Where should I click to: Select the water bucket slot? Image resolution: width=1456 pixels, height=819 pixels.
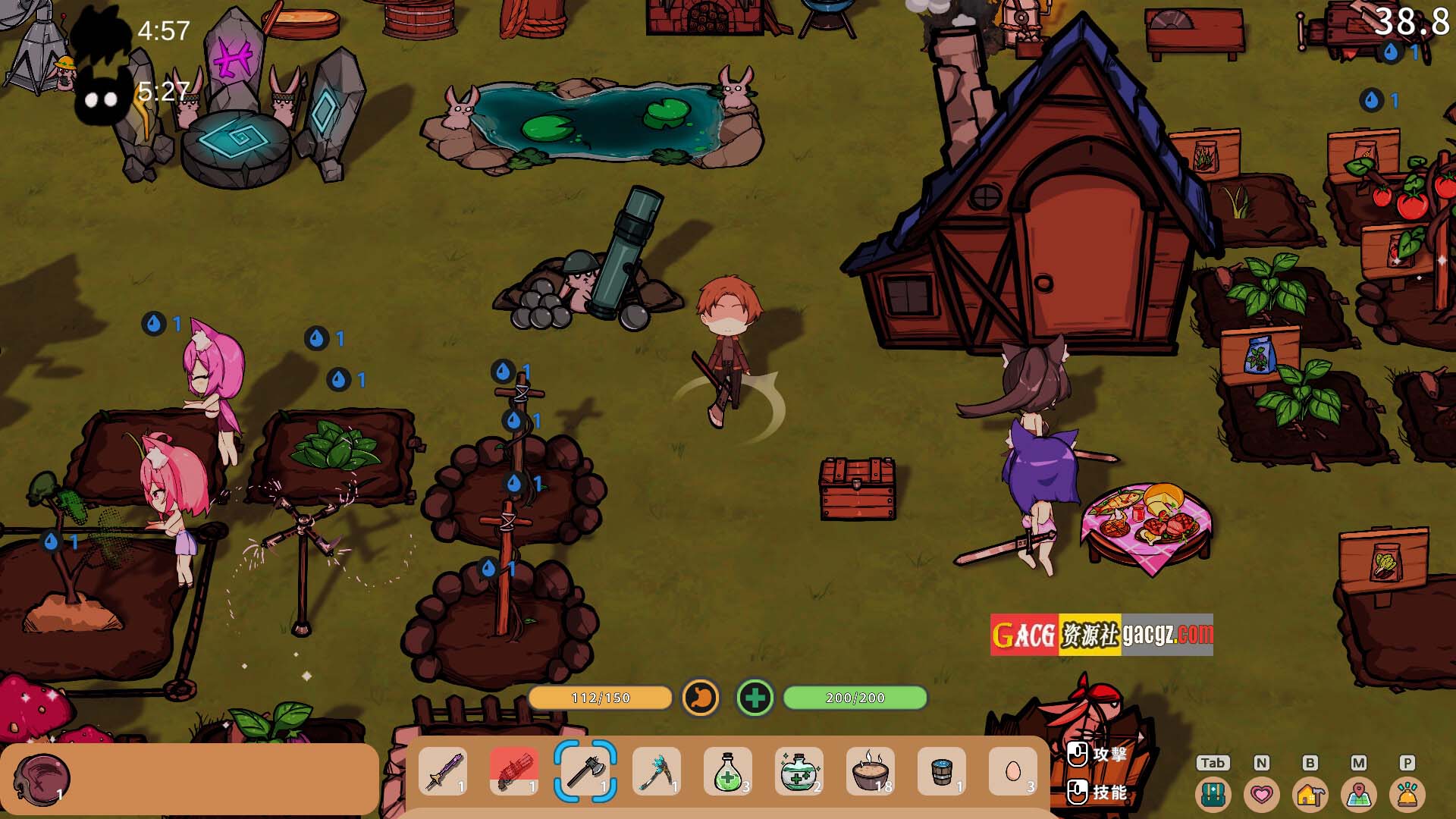(x=942, y=771)
